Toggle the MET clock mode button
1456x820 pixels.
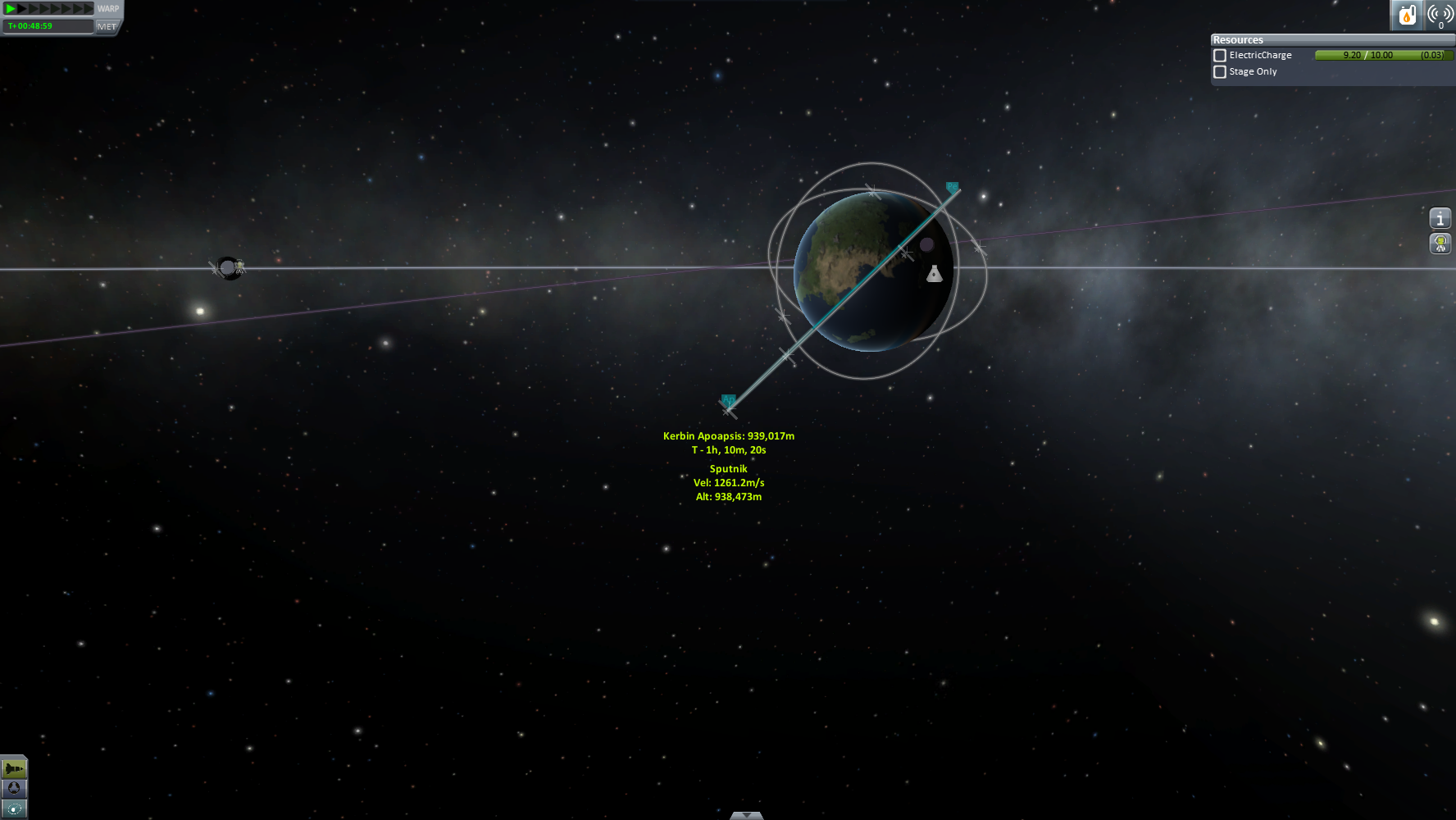pyautogui.click(x=107, y=26)
